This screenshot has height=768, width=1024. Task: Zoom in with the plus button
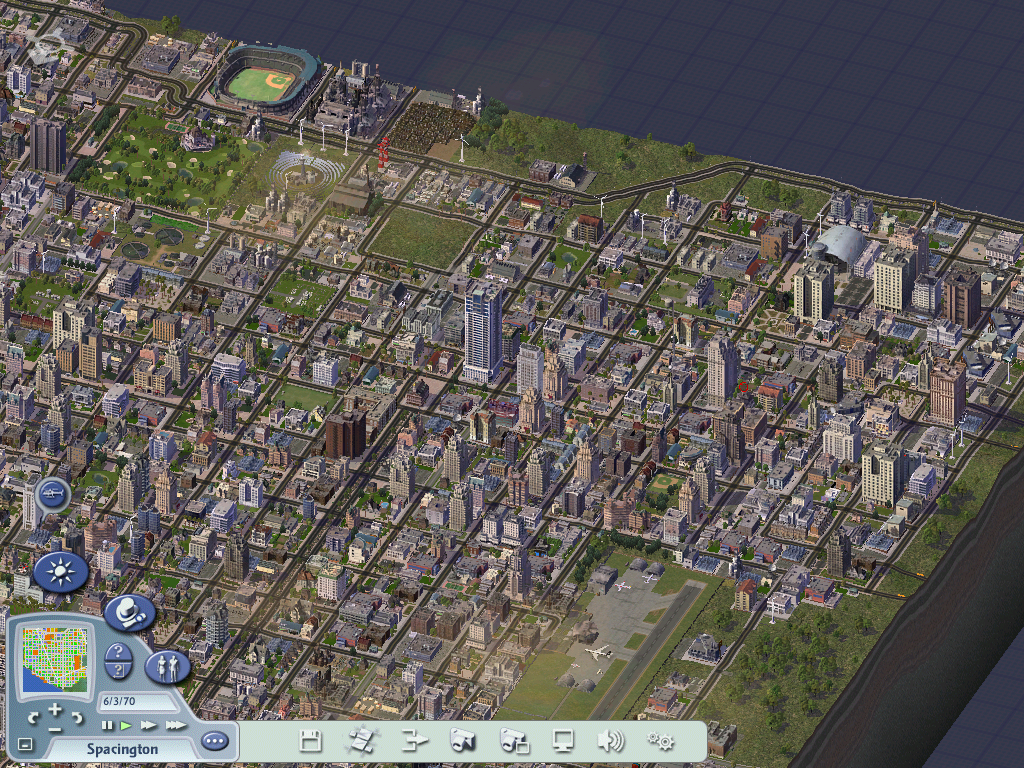pos(55,709)
